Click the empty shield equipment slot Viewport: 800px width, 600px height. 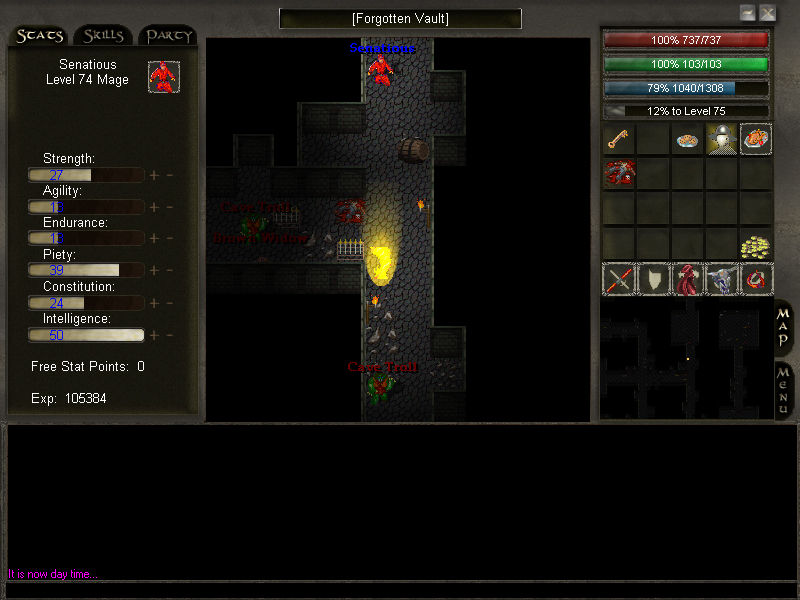(x=653, y=279)
